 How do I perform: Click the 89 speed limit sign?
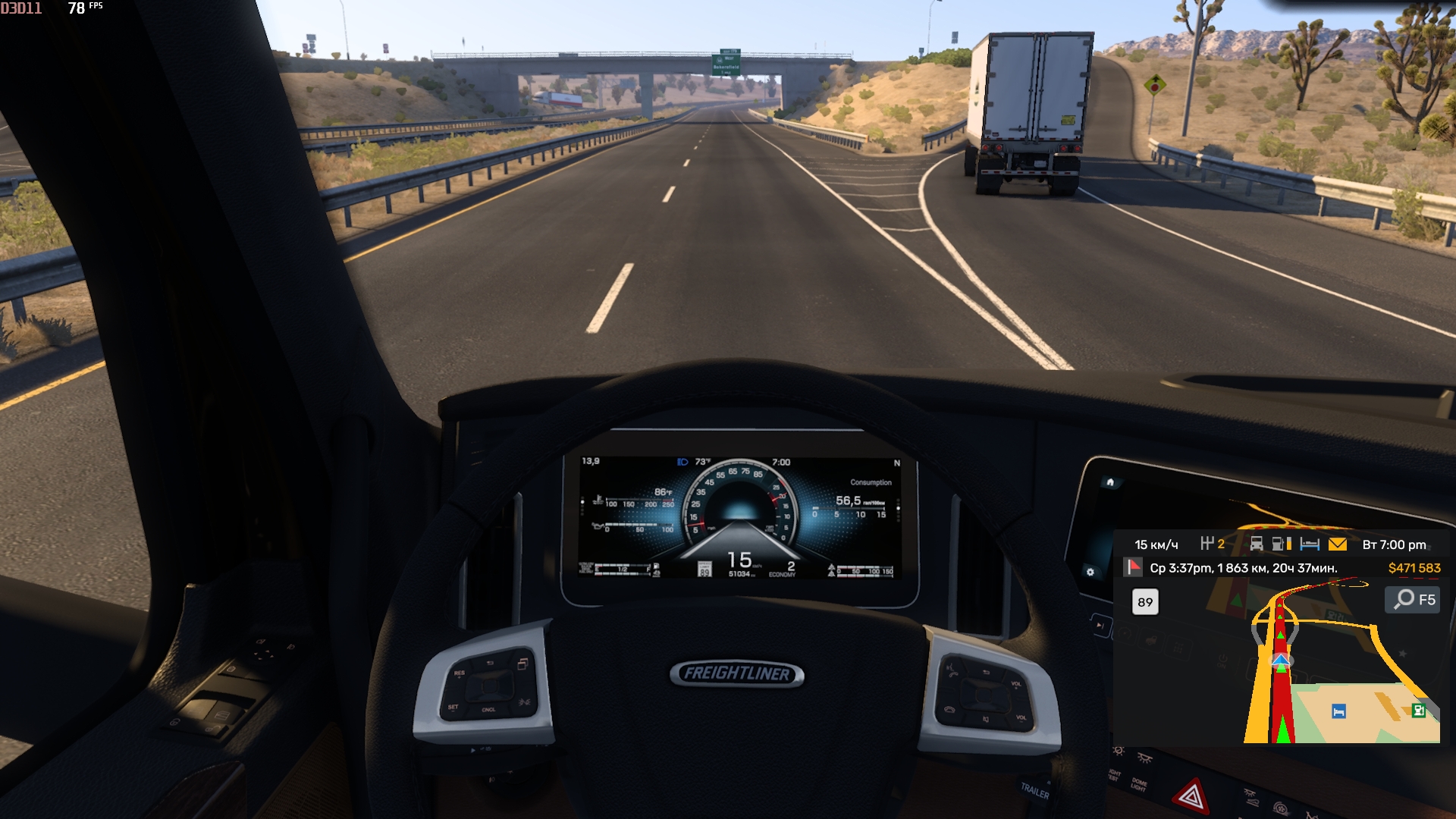1145,602
